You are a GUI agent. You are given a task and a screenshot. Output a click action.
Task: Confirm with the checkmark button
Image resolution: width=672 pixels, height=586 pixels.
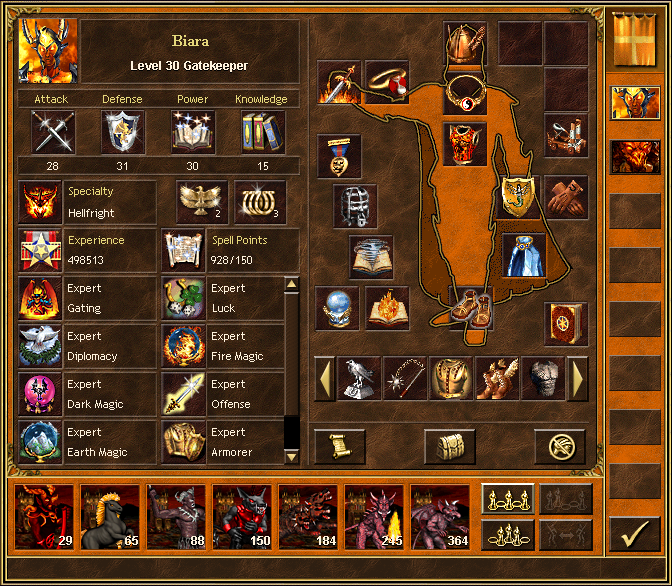coord(634,536)
